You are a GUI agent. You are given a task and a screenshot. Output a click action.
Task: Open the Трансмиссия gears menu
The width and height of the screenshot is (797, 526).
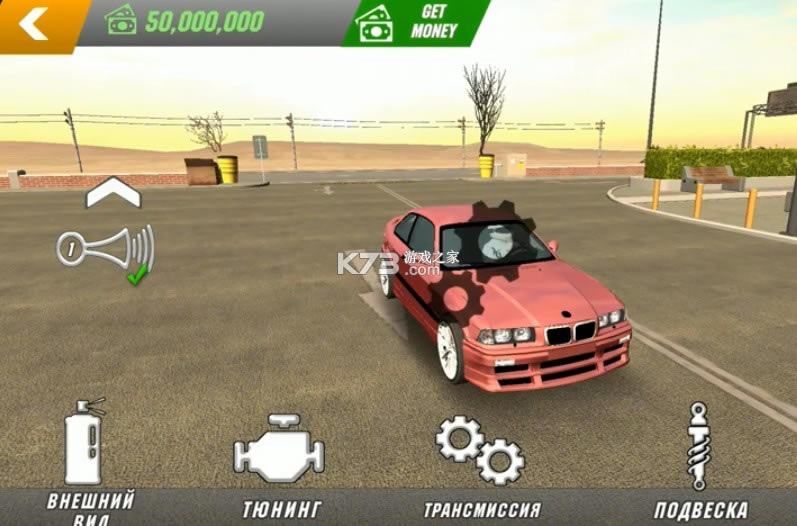pos(480,452)
